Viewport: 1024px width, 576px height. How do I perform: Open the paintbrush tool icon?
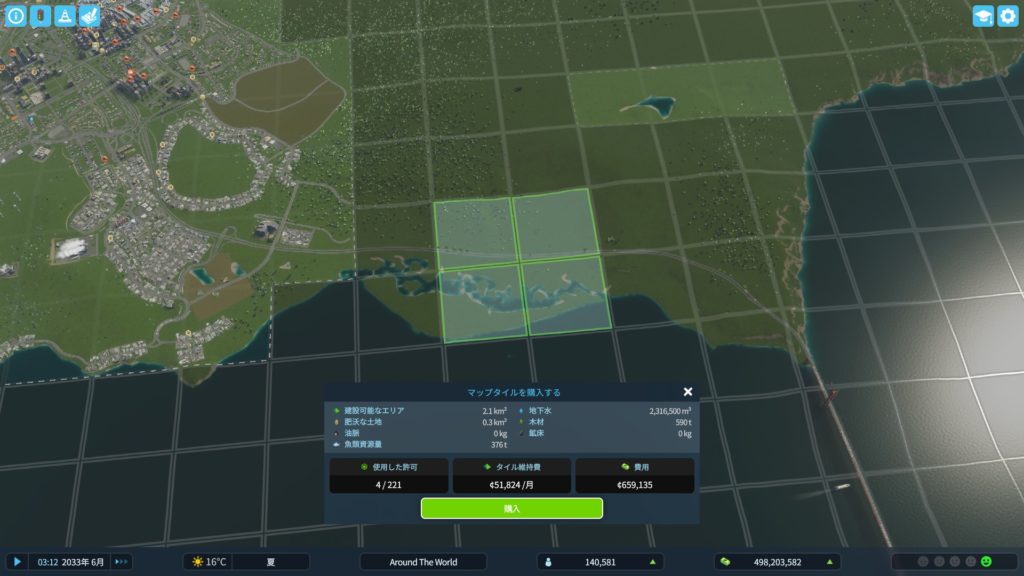tap(89, 16)
